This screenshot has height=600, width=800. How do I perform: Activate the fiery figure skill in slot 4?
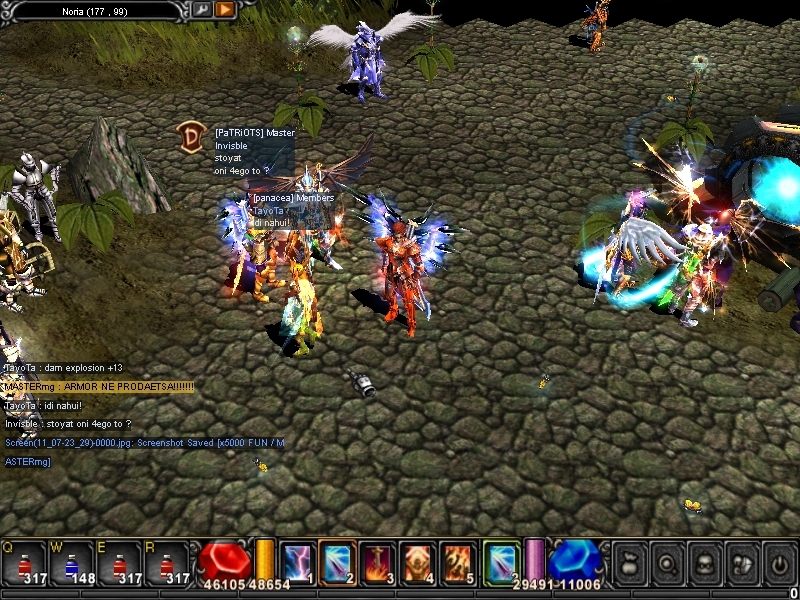point(417,562)
